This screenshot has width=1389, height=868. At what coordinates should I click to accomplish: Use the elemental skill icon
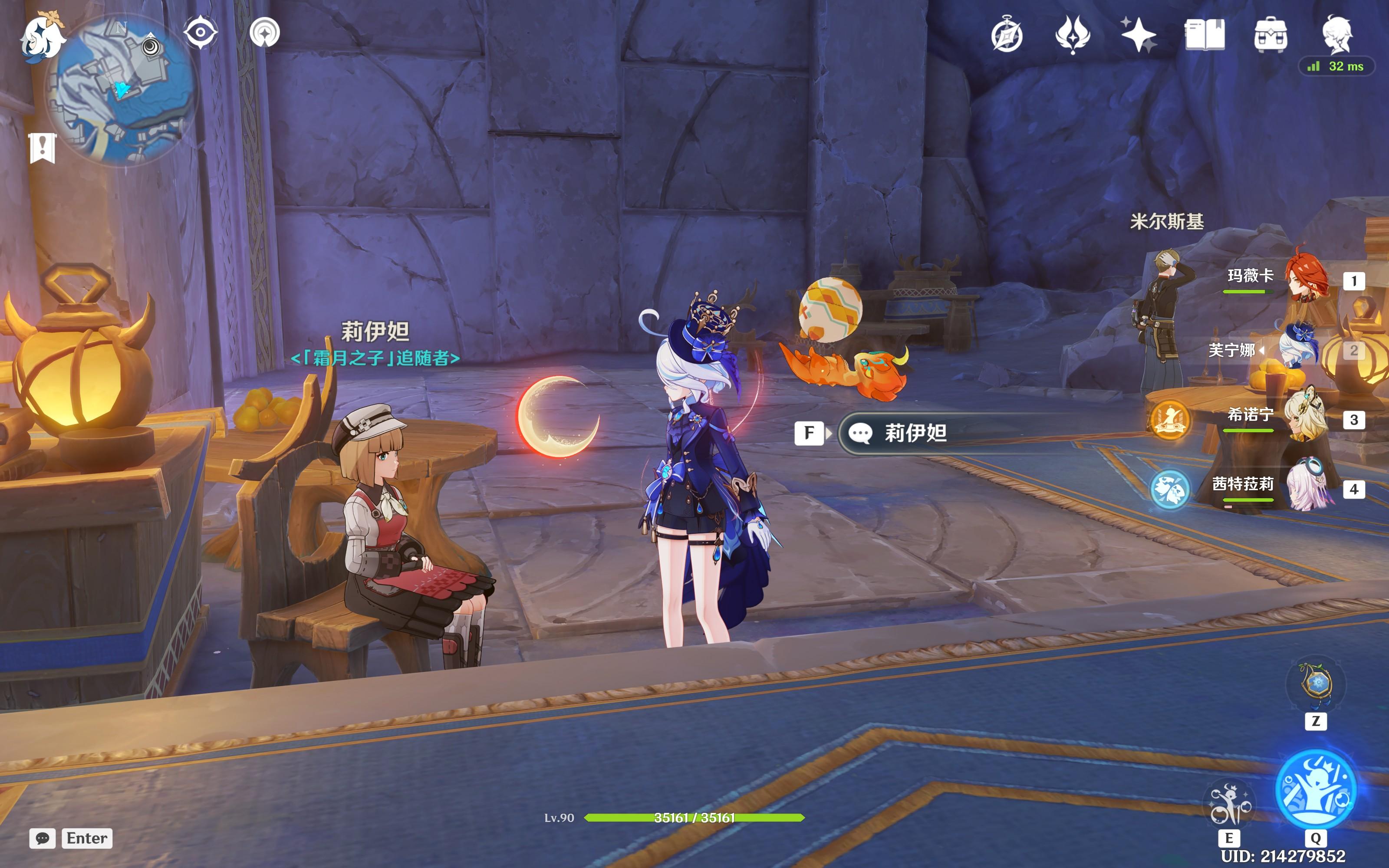pyautogui.click(x=1229, y=804)
